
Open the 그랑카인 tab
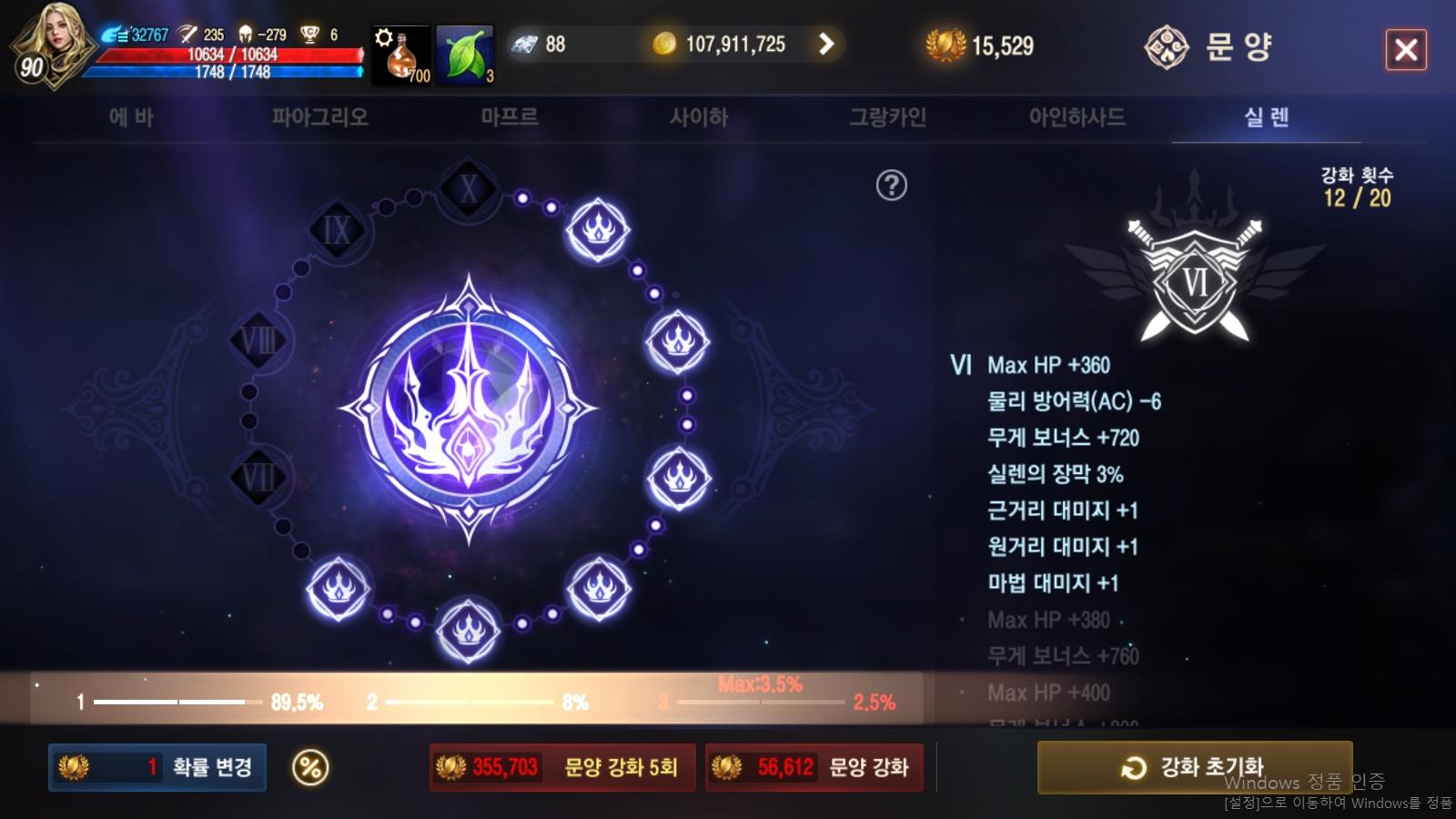(x=887, y=116)
